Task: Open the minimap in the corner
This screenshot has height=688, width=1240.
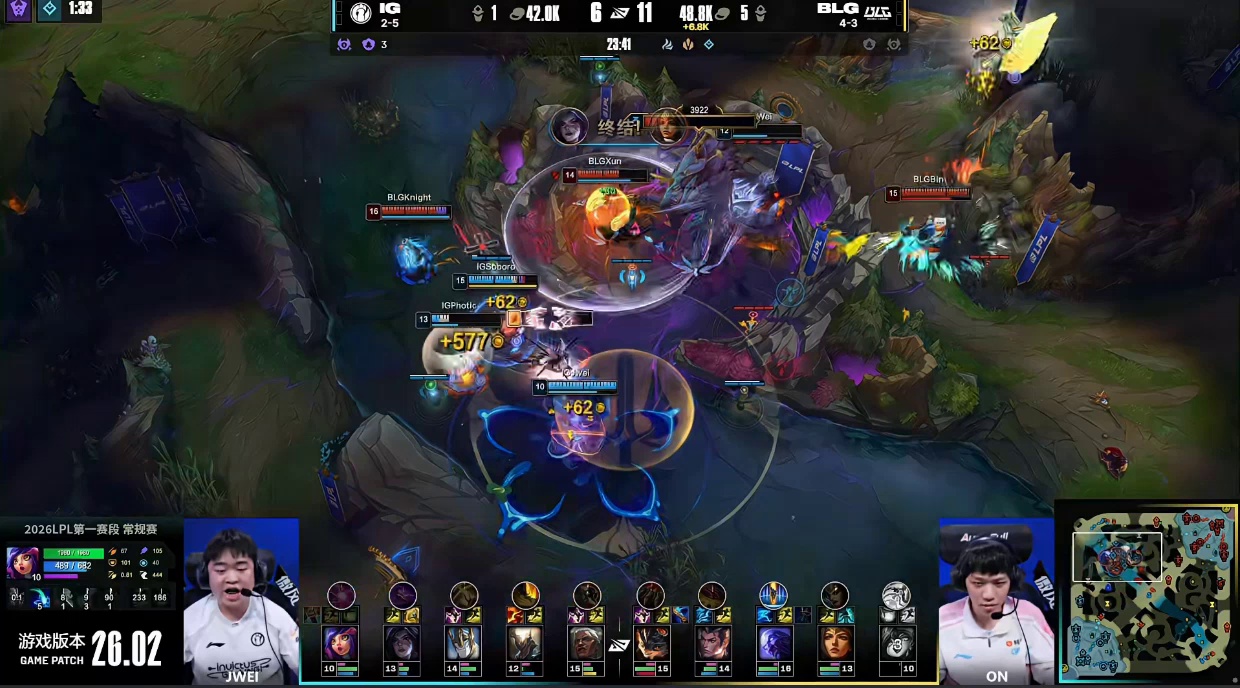Action: pos(1147,593)
